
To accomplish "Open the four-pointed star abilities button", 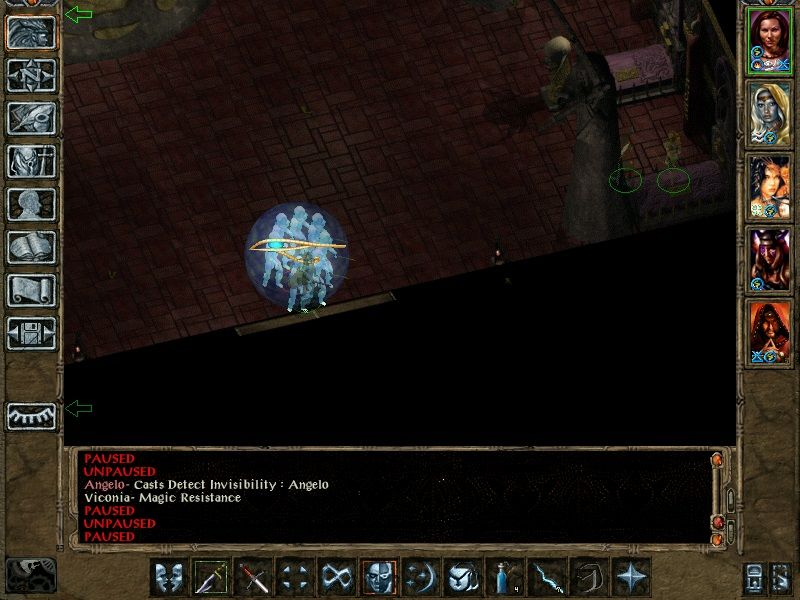I will point(631,578).
